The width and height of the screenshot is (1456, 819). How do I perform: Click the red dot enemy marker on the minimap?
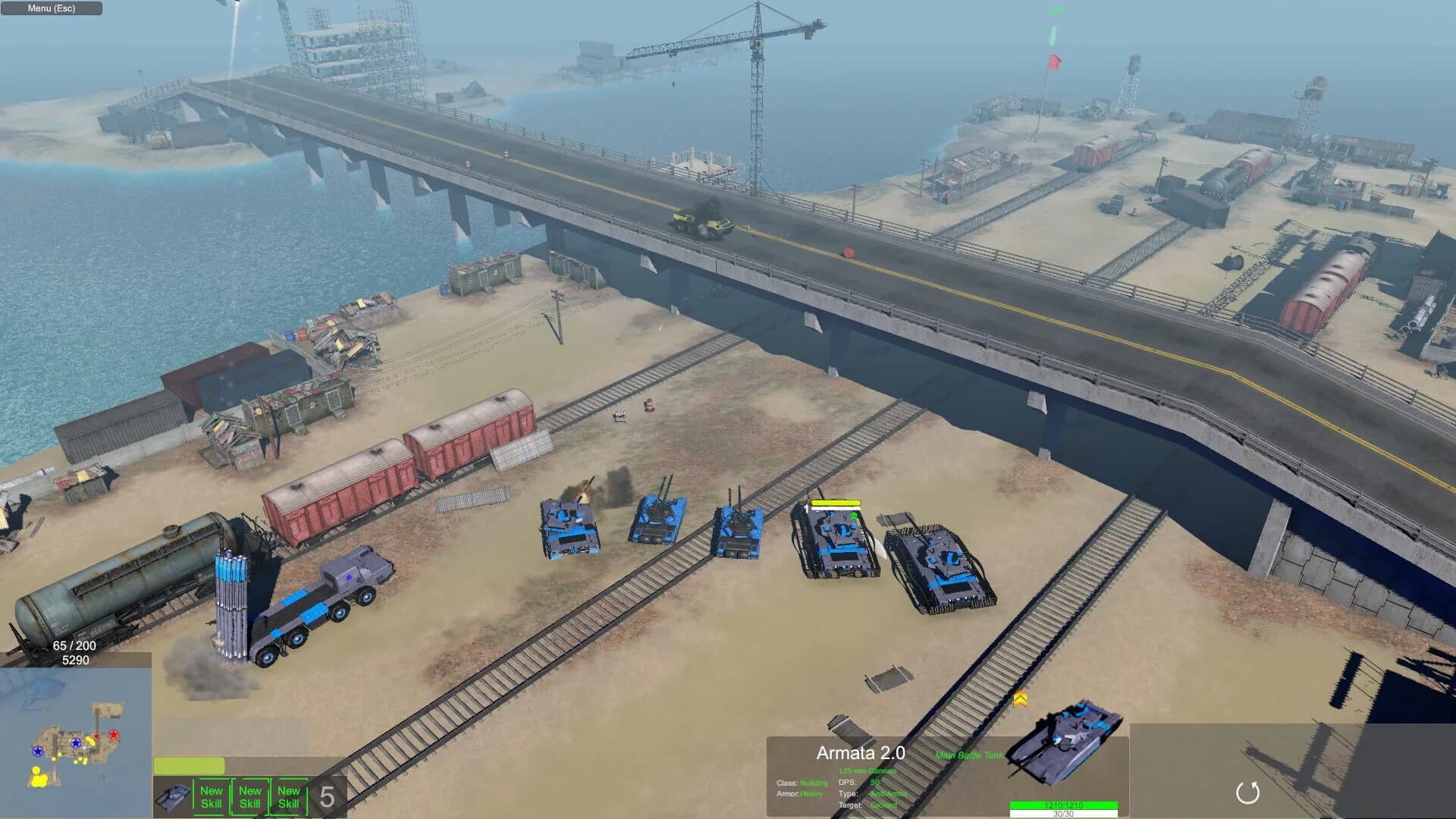[x=96, y=736]
